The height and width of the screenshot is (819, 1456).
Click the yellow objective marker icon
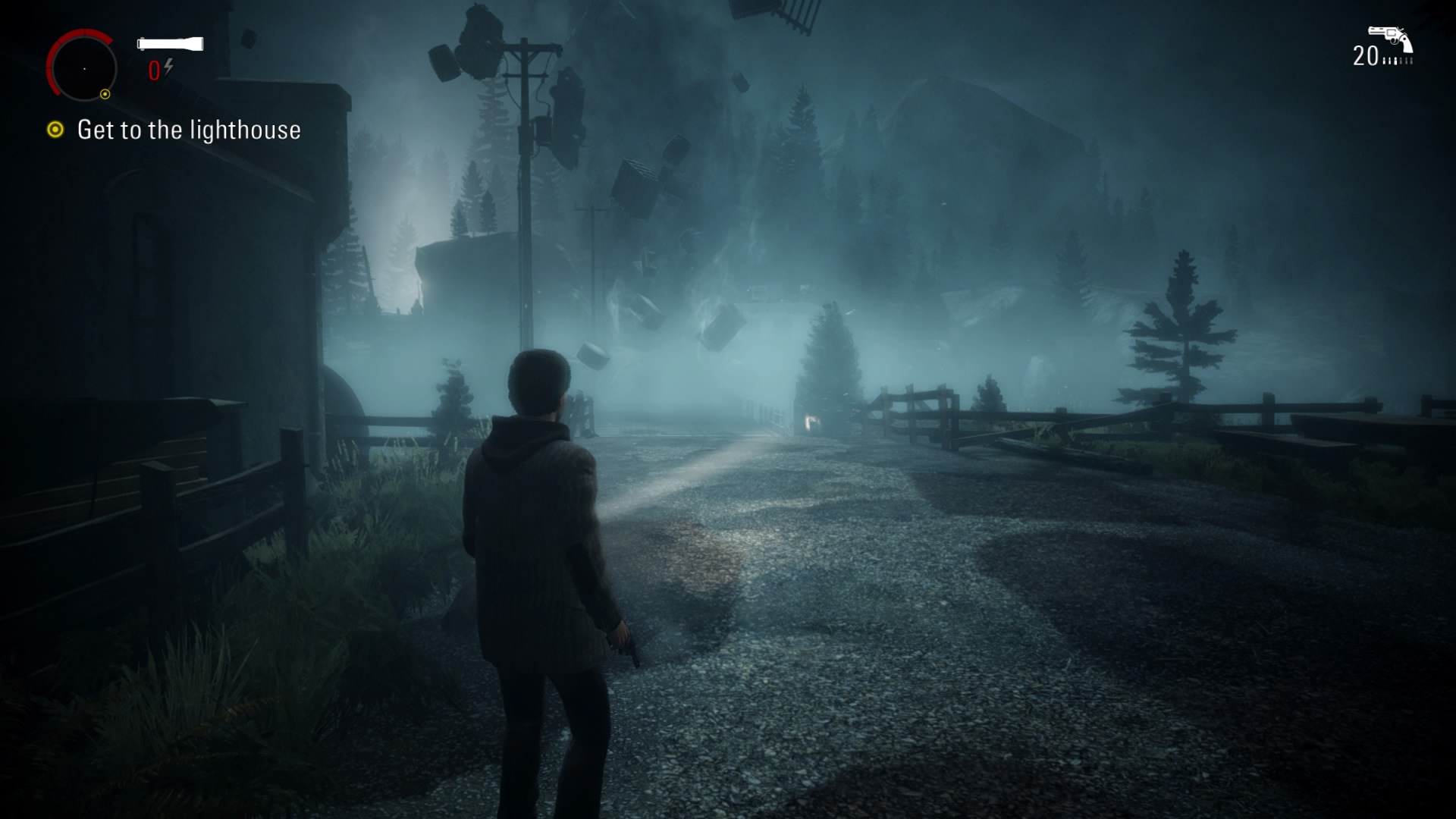(x=55, y=130)
